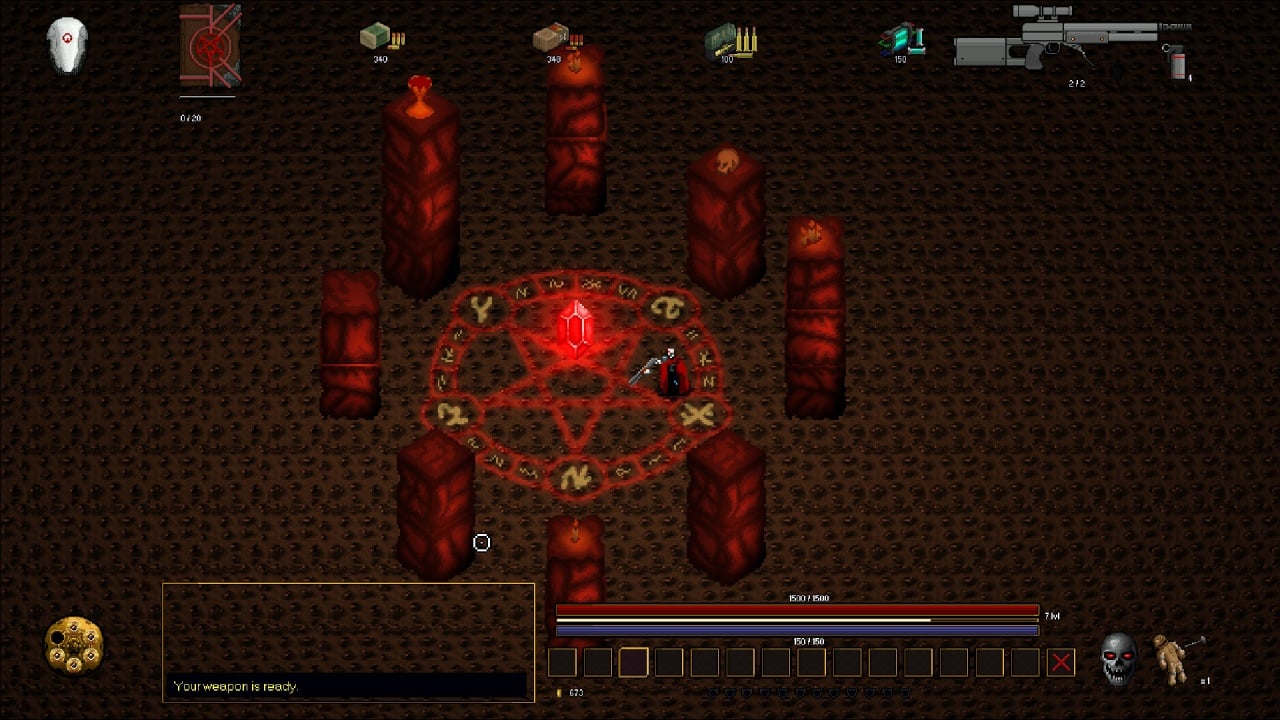Select the highlighted hotbar slot

pos(633,662)
